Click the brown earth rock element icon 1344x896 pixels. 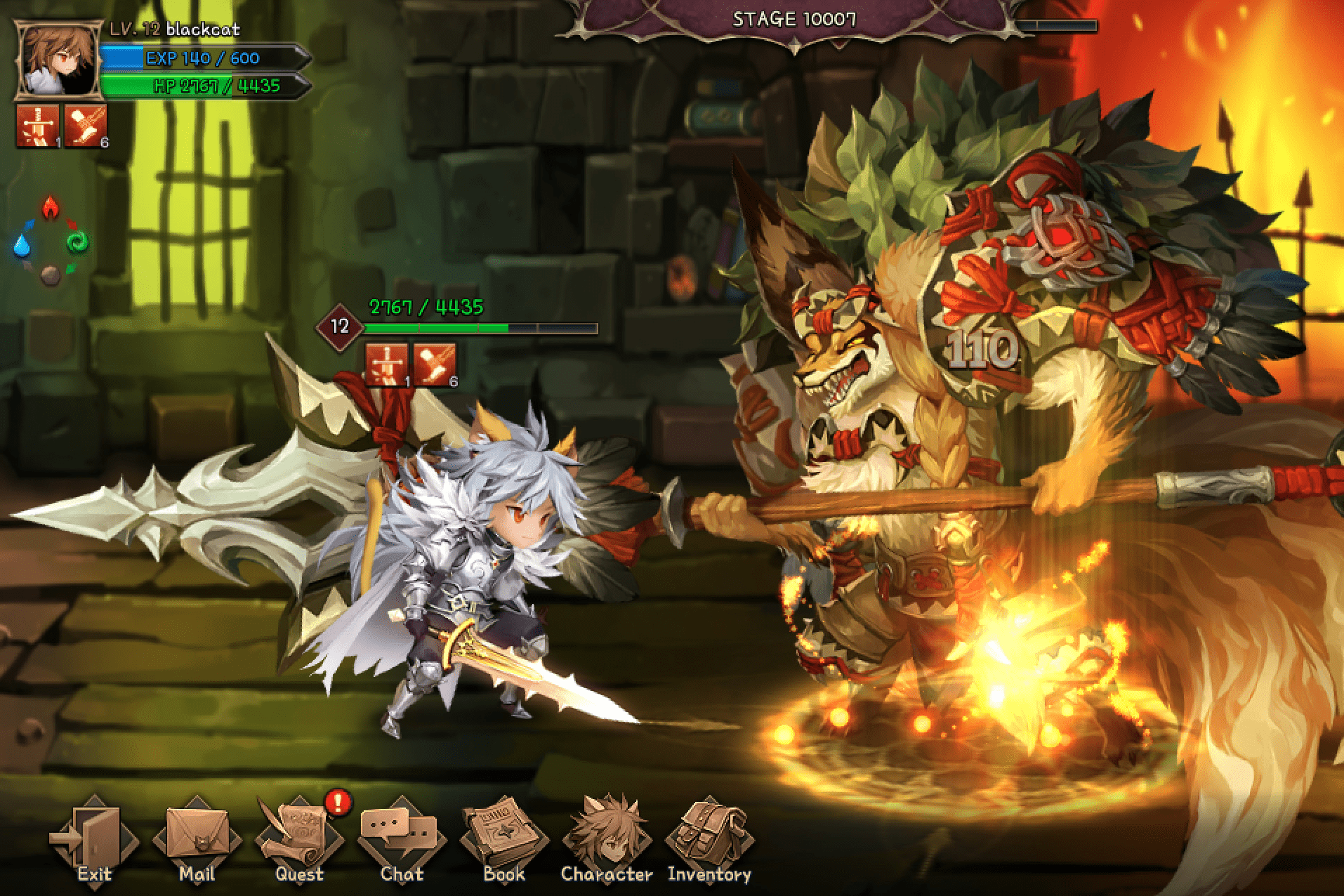pyautogui.click(x=49, y=276)
